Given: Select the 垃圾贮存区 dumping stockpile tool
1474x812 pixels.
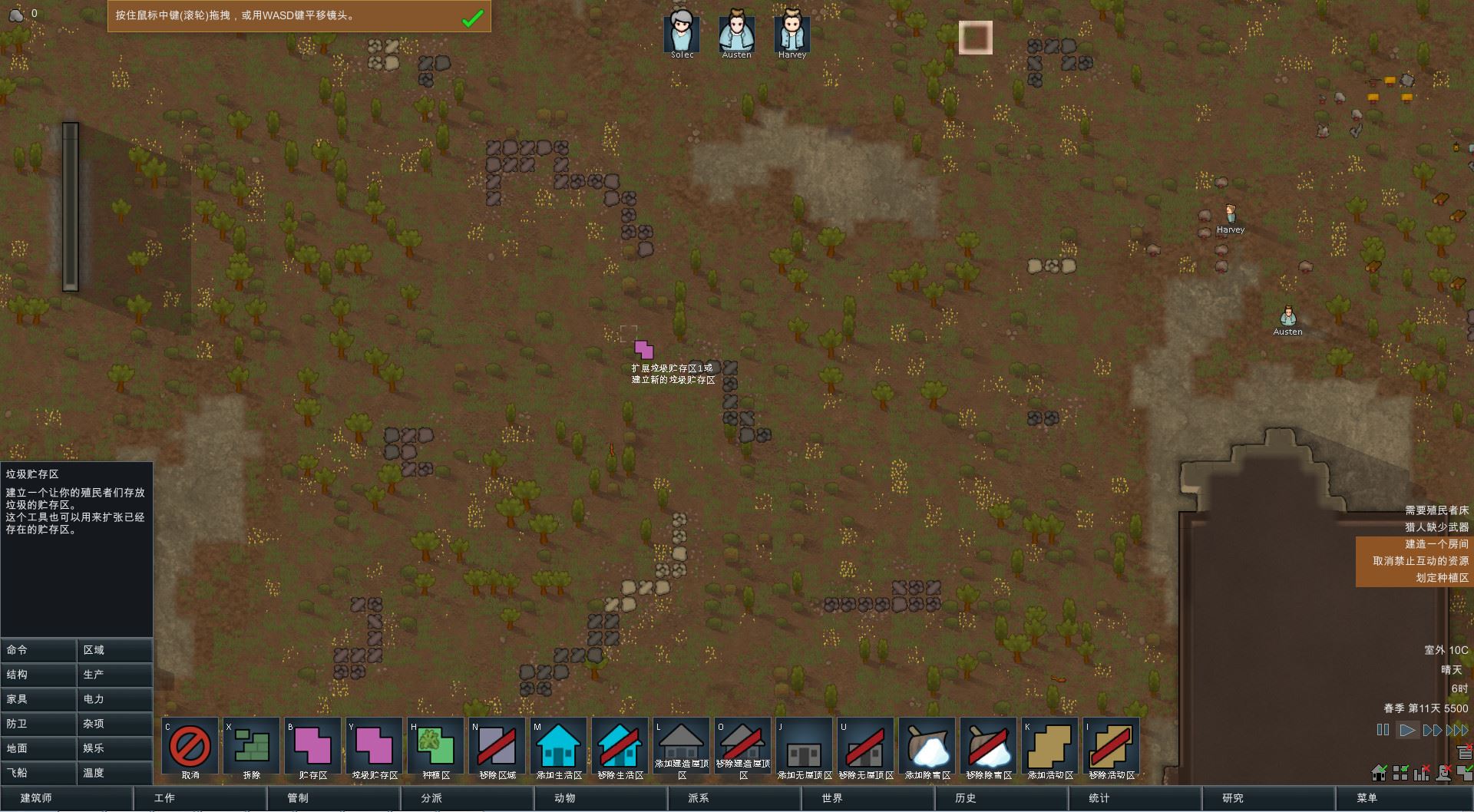Looking at the screenshot, I should pyautogui.click(x=375, y=746).
